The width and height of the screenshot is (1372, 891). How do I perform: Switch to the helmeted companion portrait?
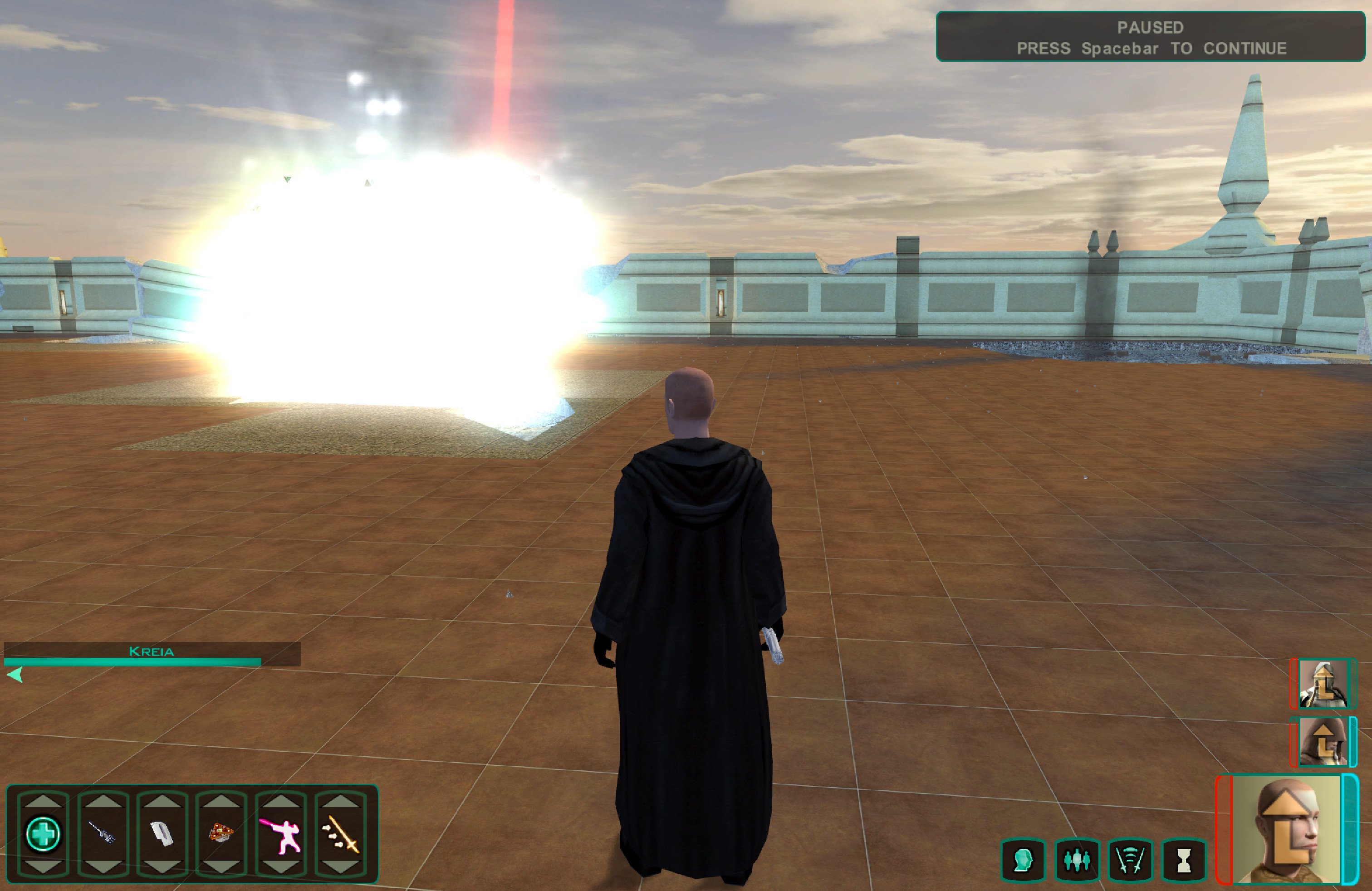click(1323, 684)
